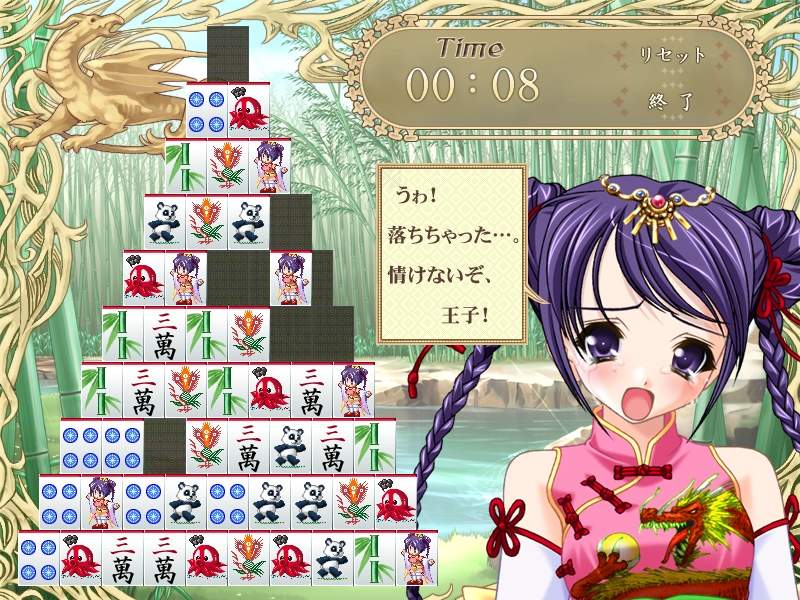
Task: Click the リセット reset button
Action: click(x=672, y=55)
